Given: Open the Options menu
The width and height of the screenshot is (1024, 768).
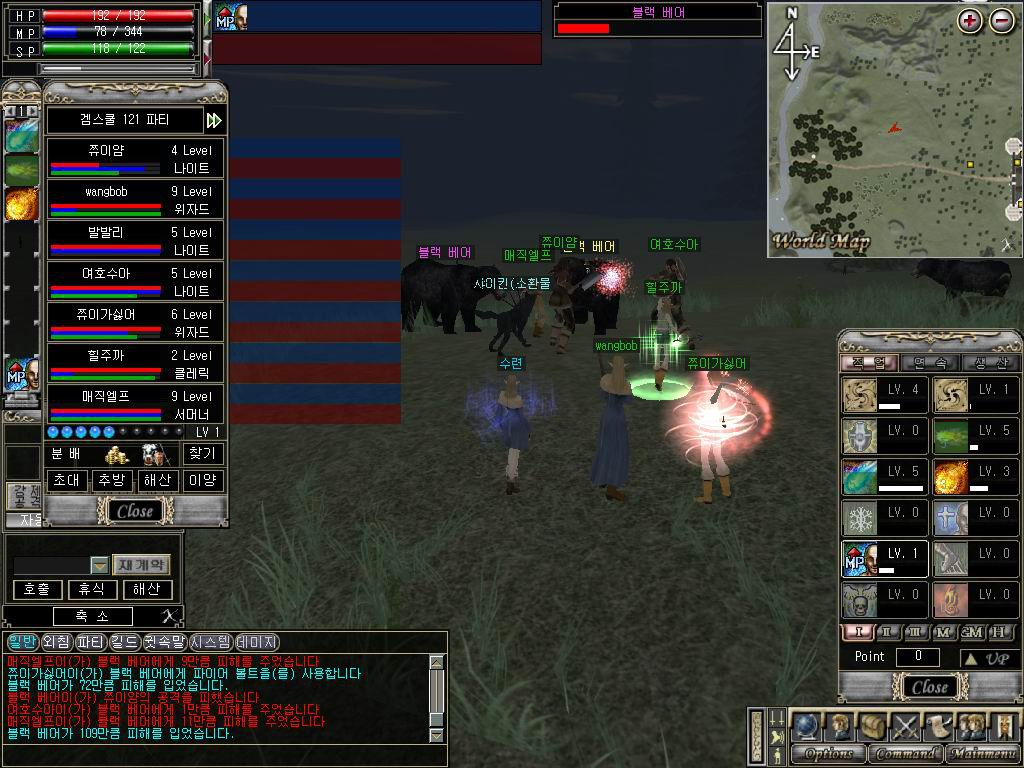Looking at the screenshot, I should coord(829,754).
